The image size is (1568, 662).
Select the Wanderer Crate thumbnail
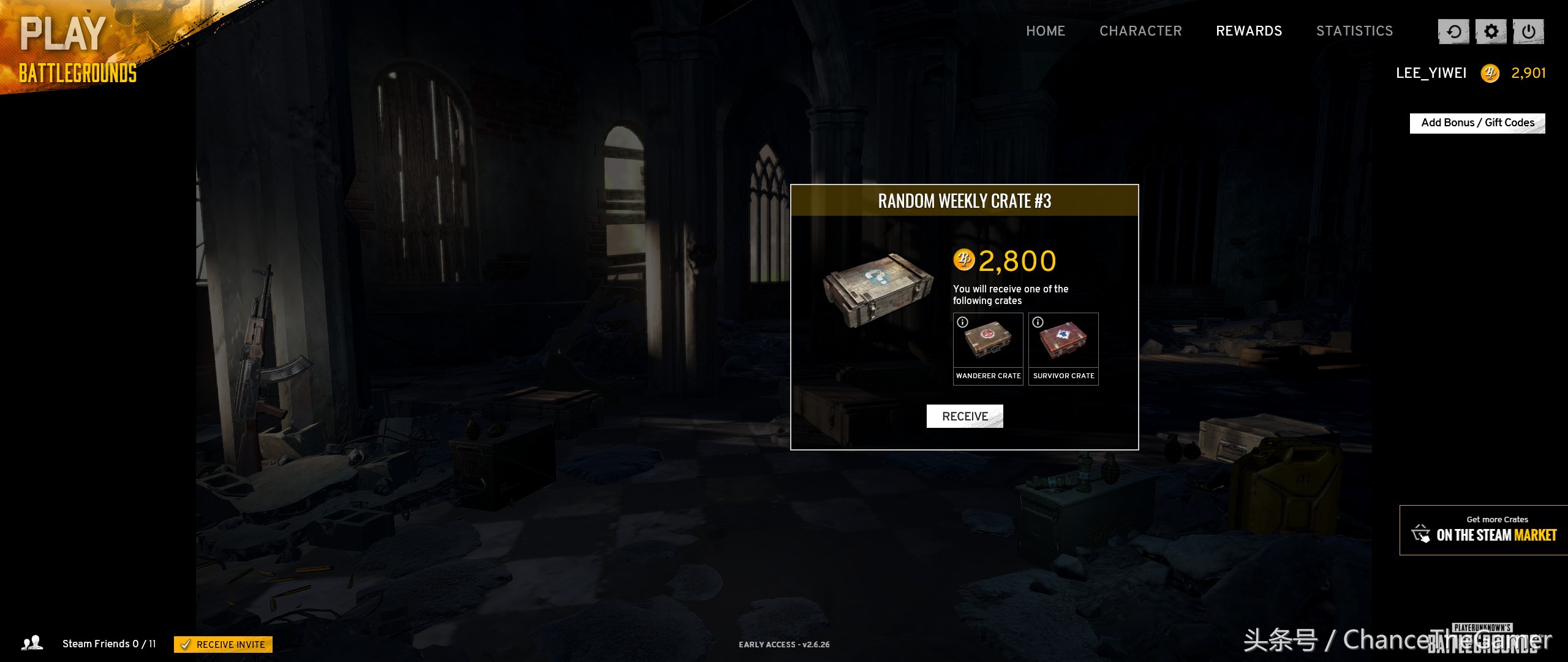coord(988,342)
